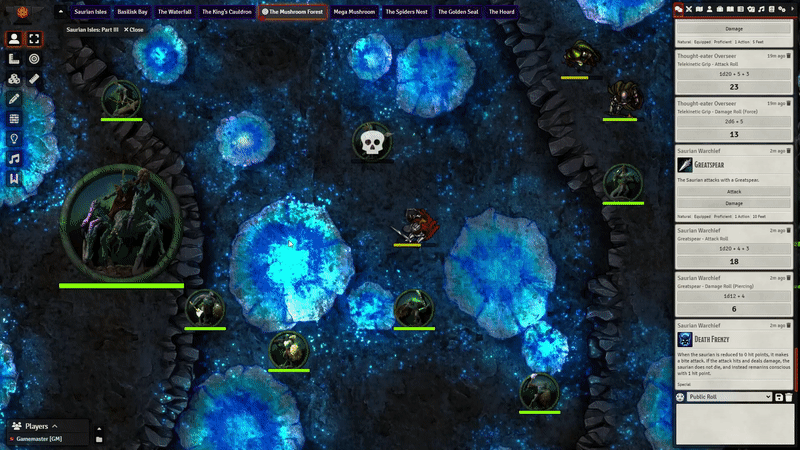Select The King's Cauldron scene tab
The width and height of the screenshot is (800, 450).
click(227, 12)
